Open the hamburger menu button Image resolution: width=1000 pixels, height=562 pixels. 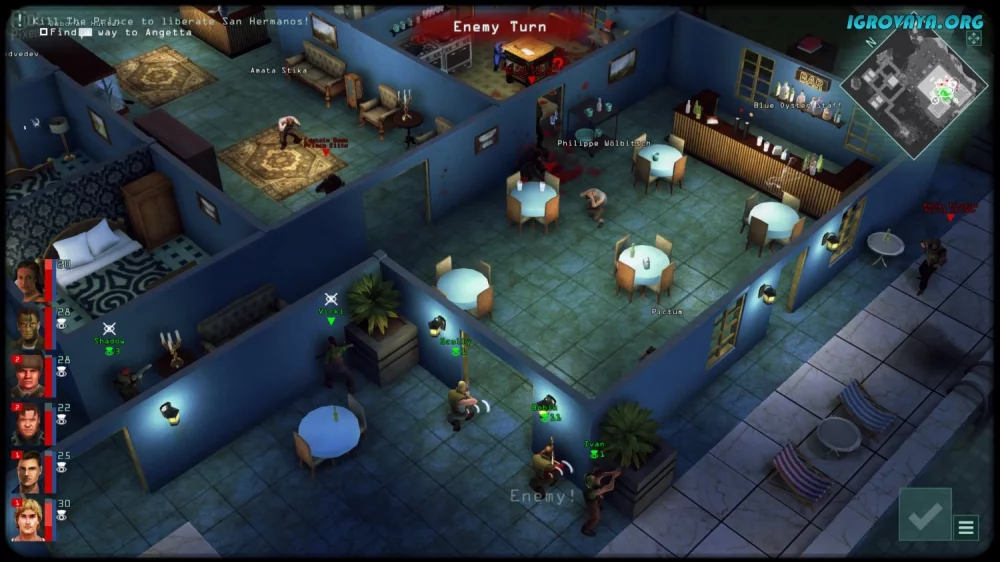pyautogui.click(x=966, y=527)
